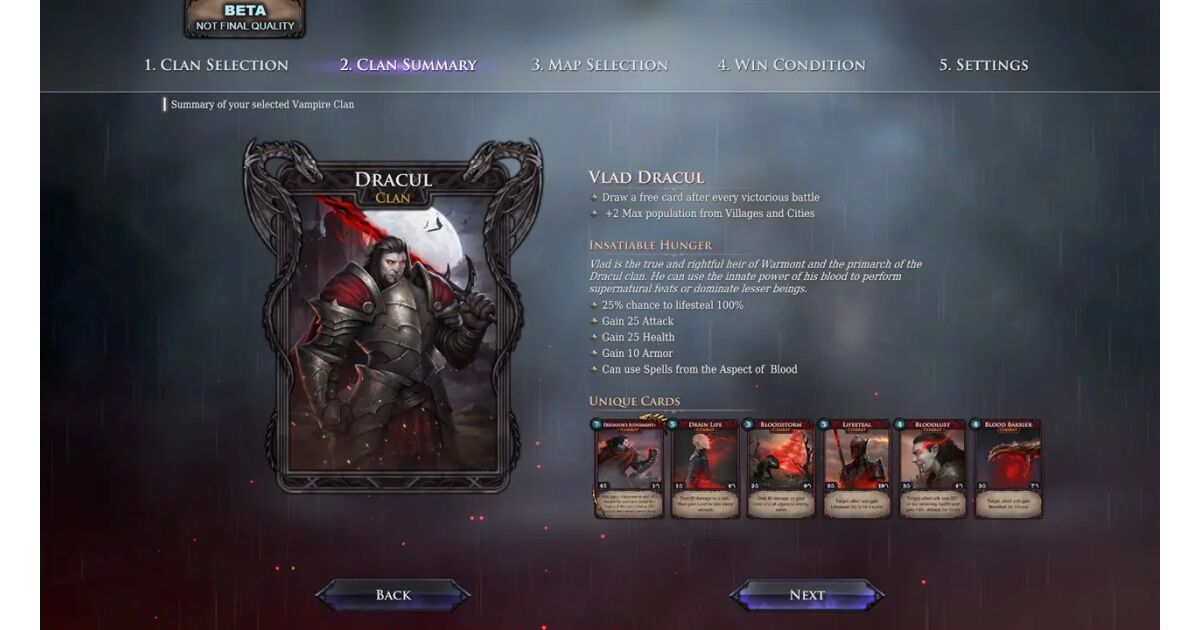Select the Drain Life card
The height and width of the screenshot is (630, 1200).
705,468
